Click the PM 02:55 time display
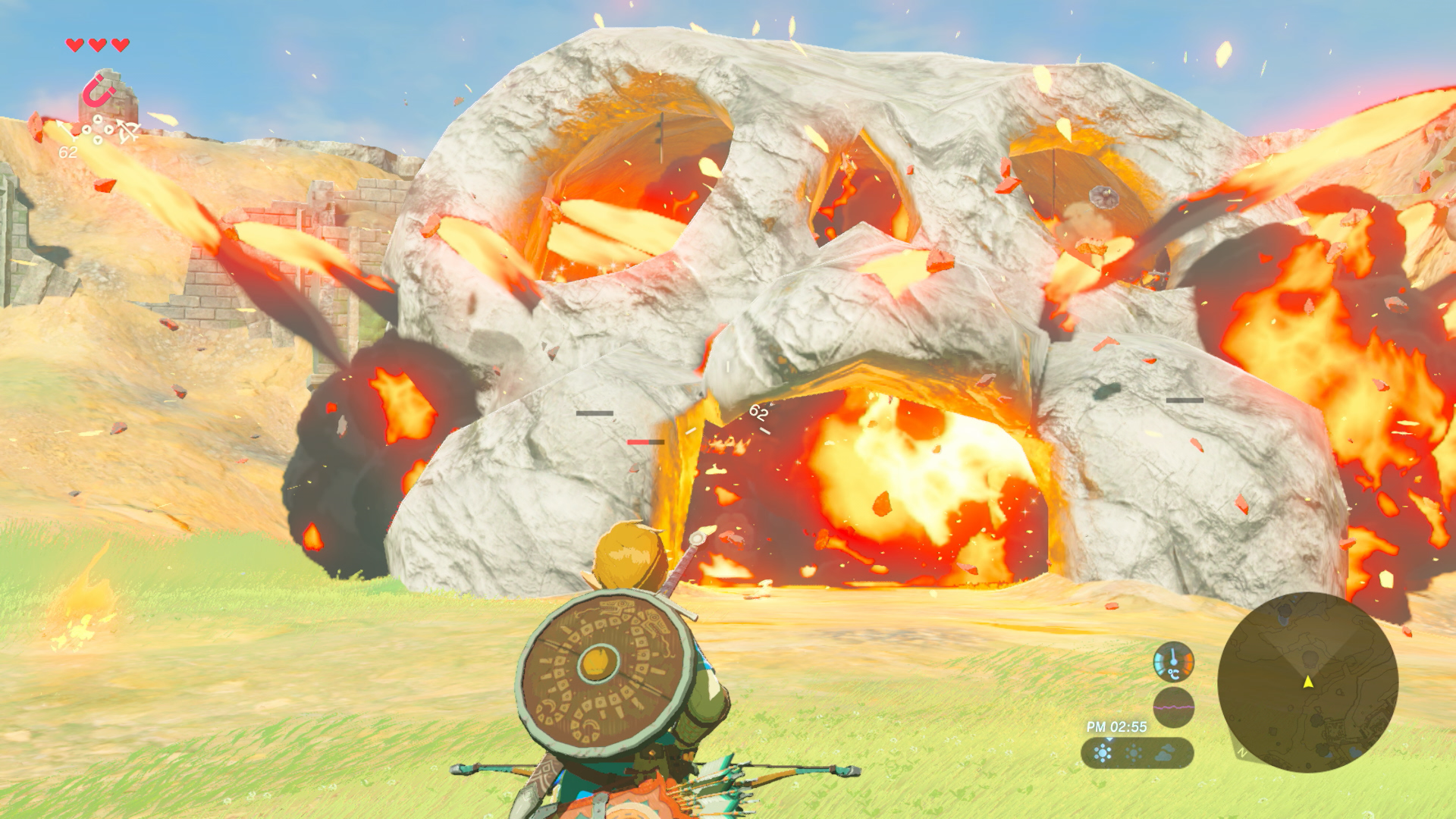The width and height of the screenshot is (1456, 819). pyautogui.click(x=1116, y=726)
